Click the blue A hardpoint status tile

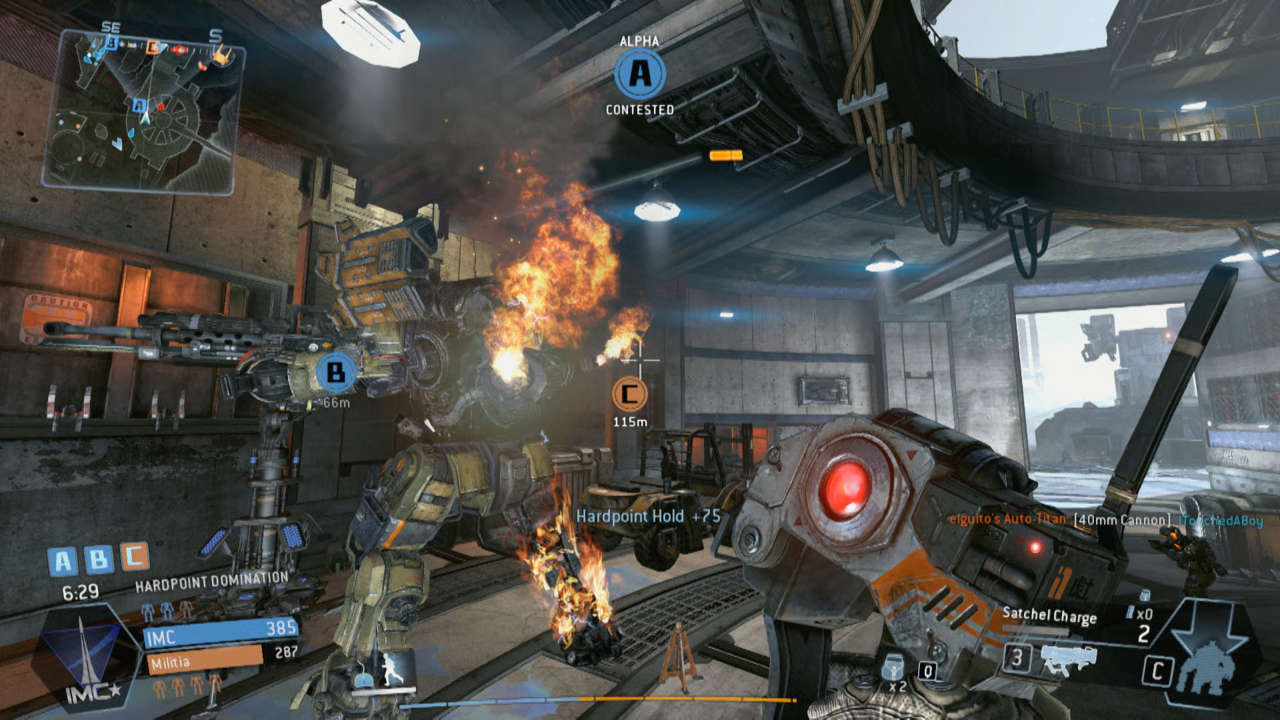pos(62,560)
